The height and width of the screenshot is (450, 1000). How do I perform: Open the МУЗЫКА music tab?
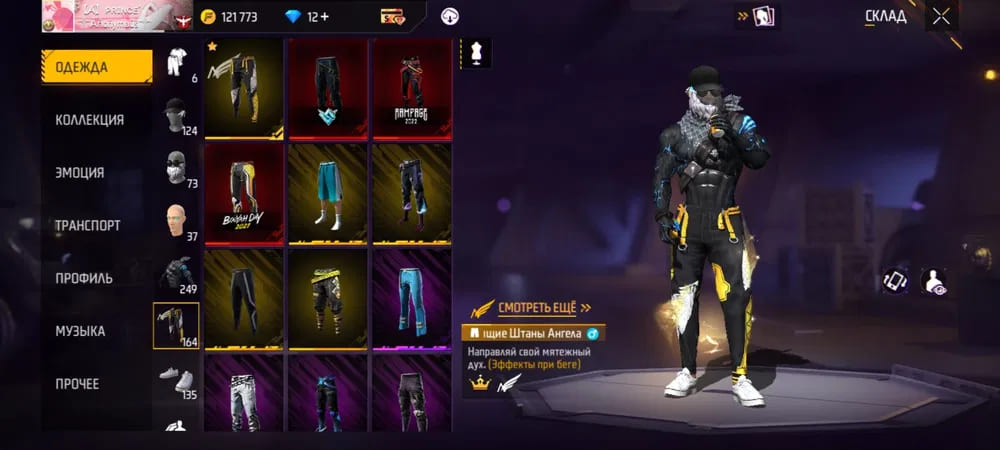click(80, 331)
